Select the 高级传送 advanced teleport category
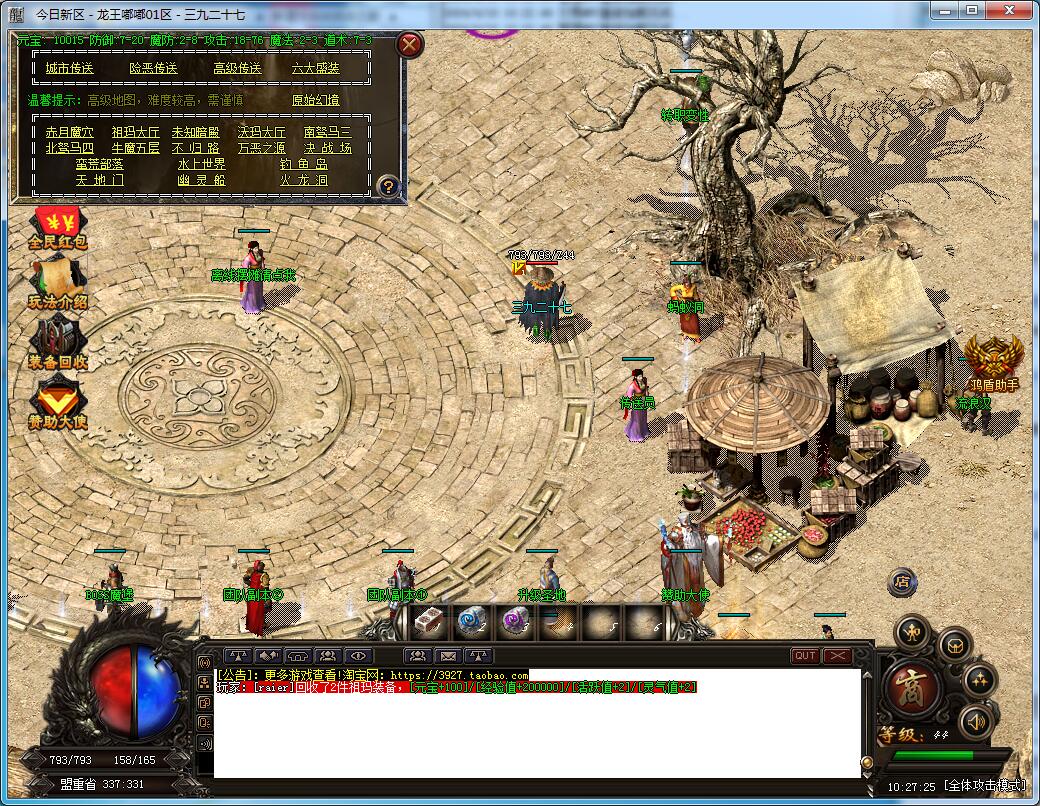 point(237,68)
